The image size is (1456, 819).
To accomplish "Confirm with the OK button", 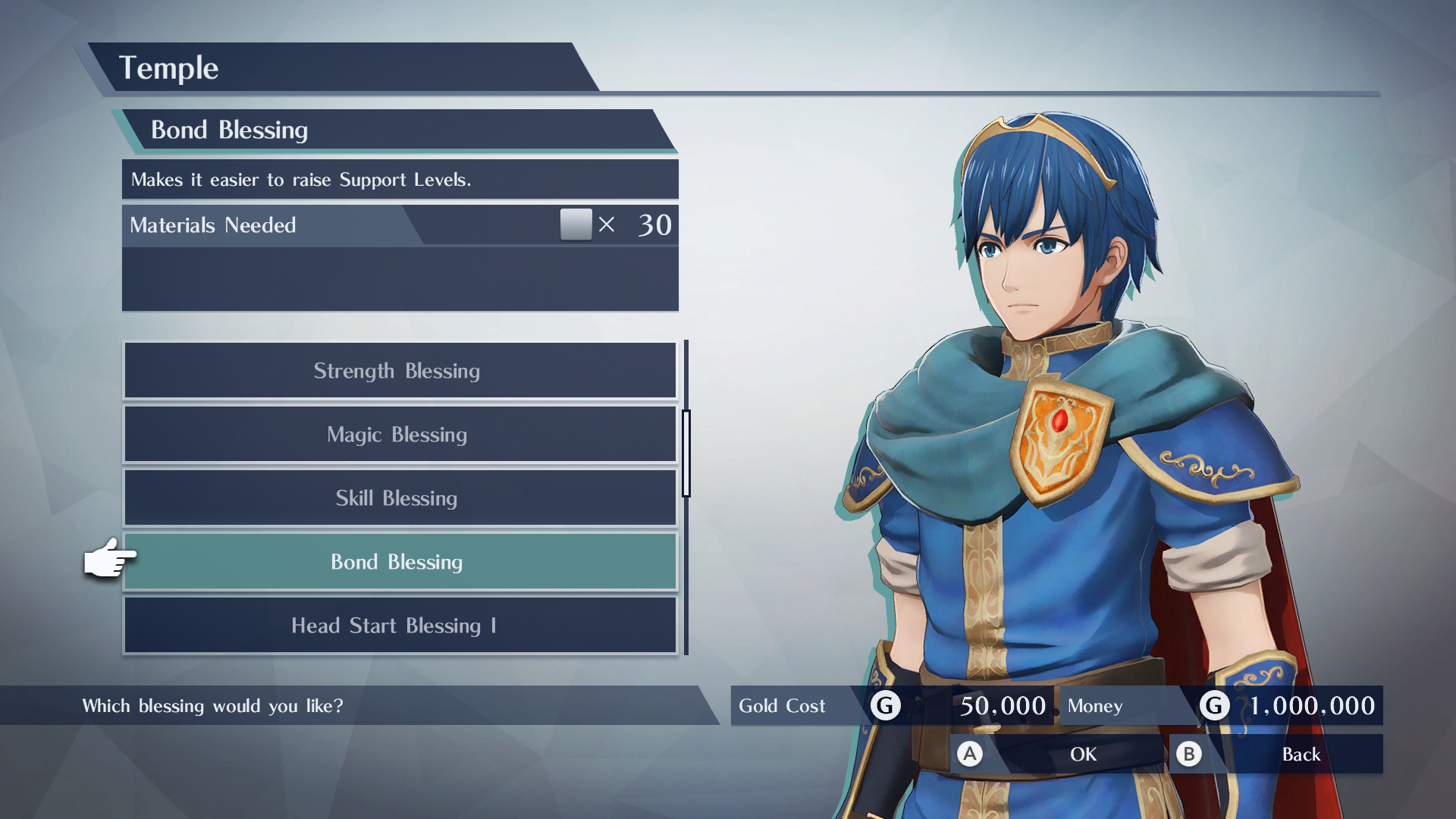I will pos(1056,754).
